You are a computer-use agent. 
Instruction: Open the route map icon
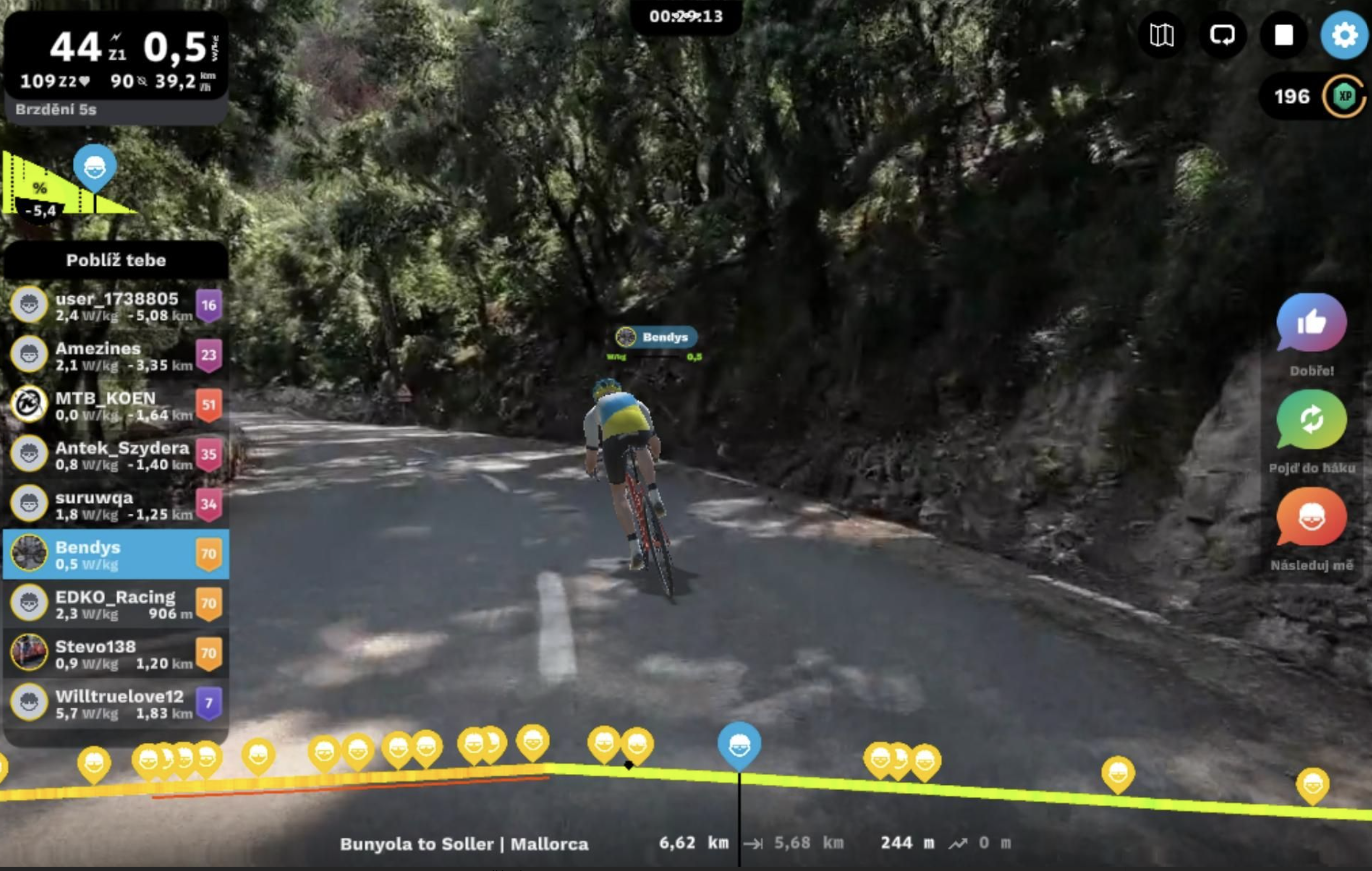tap(1161, 35)
